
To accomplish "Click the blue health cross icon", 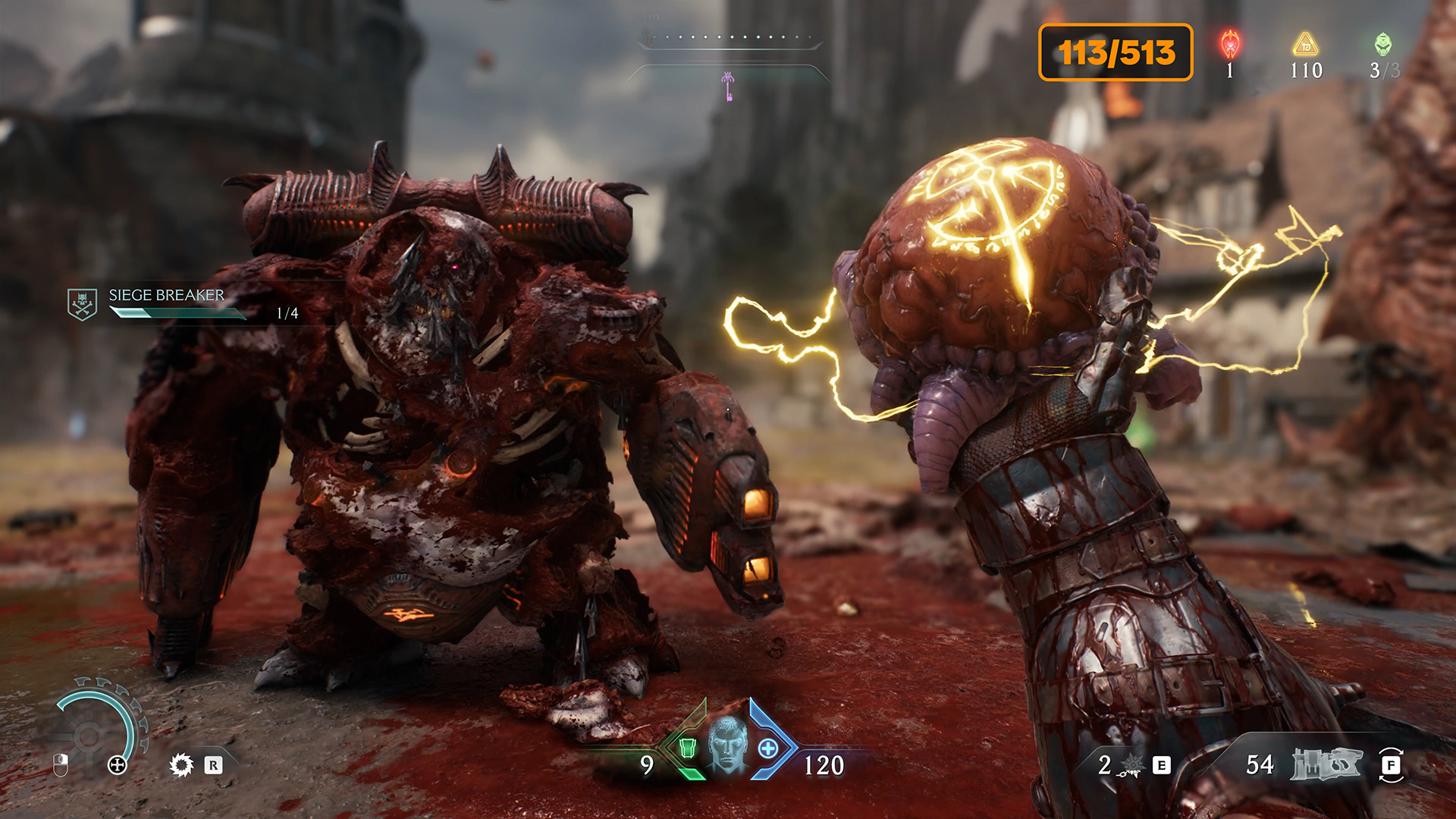I will [768, 748].
